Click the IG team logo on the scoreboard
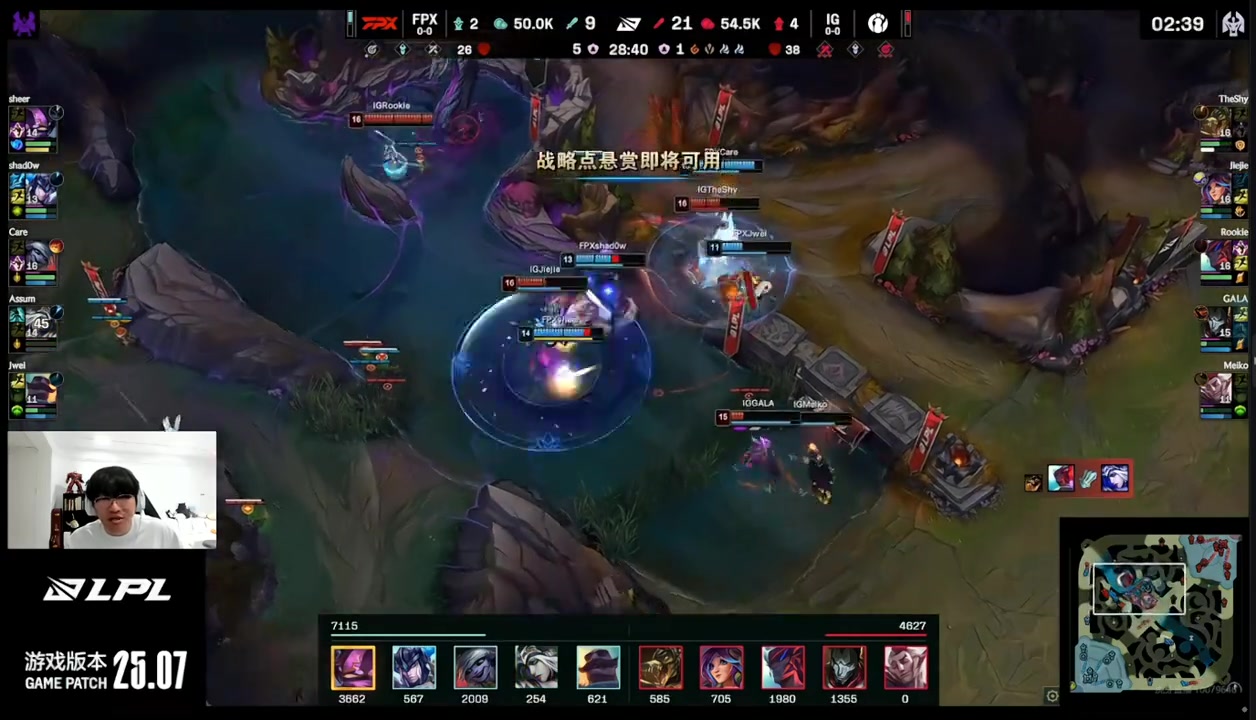Viewport: 1256px width, 720px height. pos(877,23)
